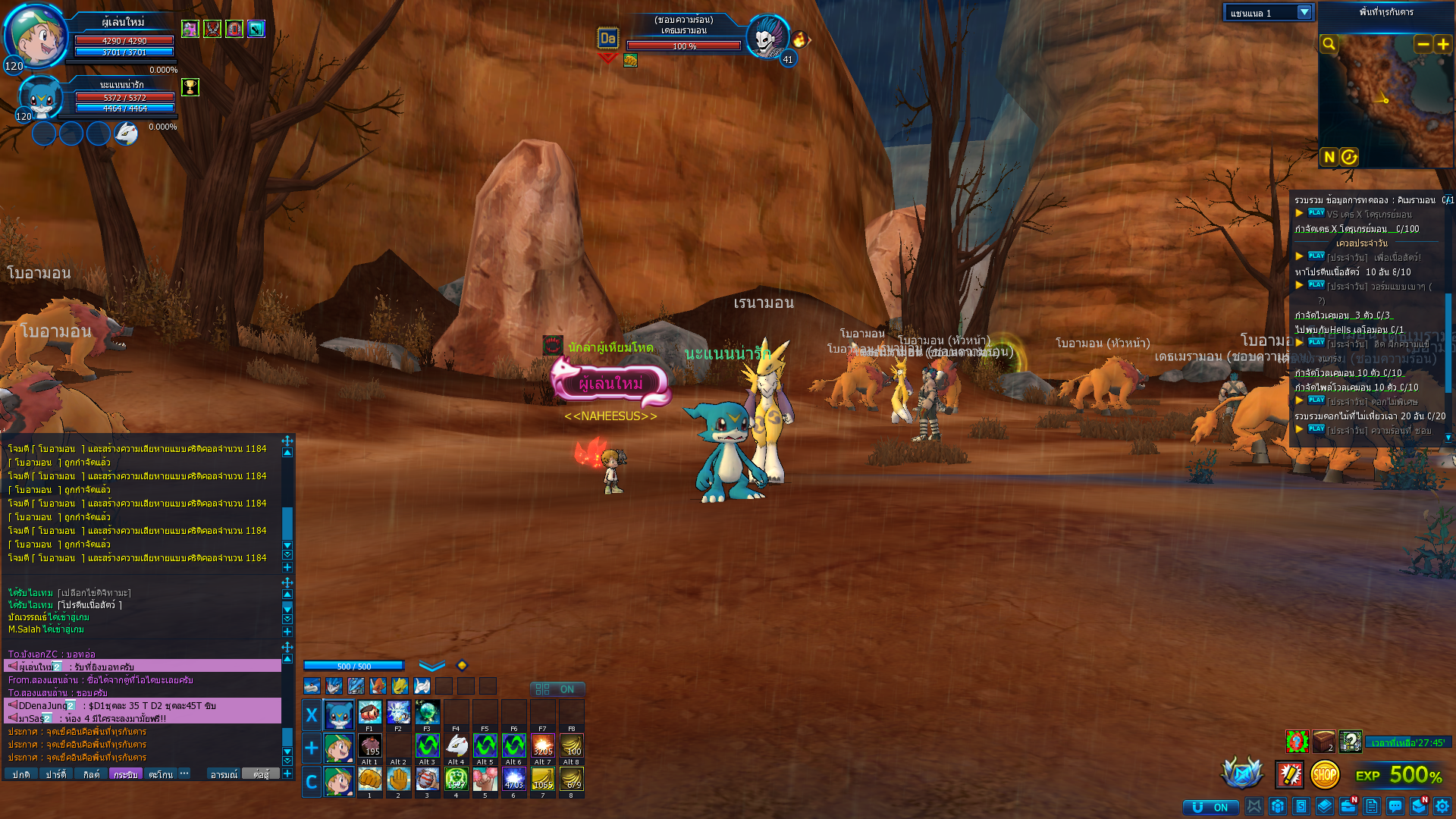Screen dimensions: 1456x819
Task: Click the "..." chat tab overflow expander
Action: [x=184, y=774]
